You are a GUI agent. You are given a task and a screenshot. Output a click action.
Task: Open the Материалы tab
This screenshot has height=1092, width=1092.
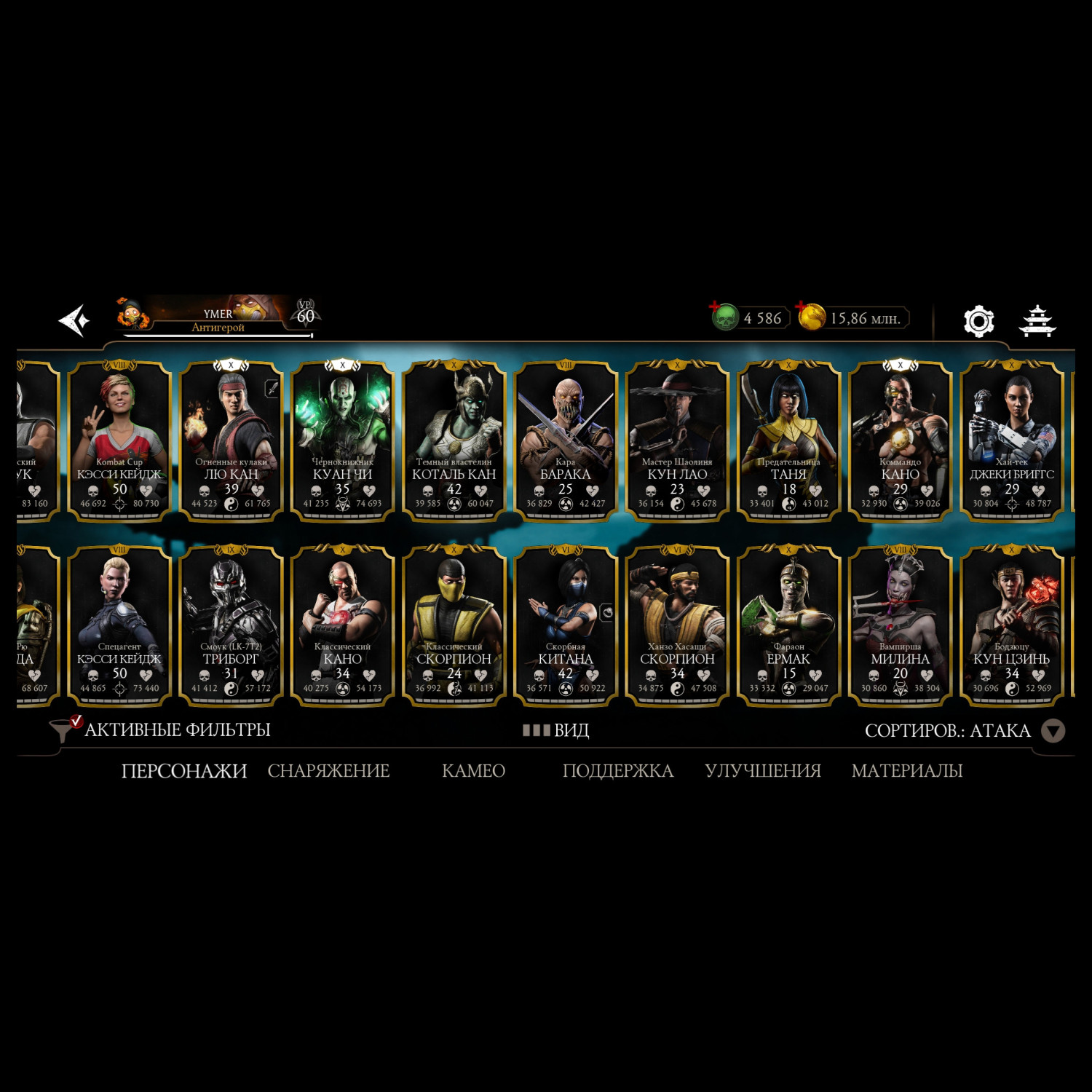tap(907, 771)
